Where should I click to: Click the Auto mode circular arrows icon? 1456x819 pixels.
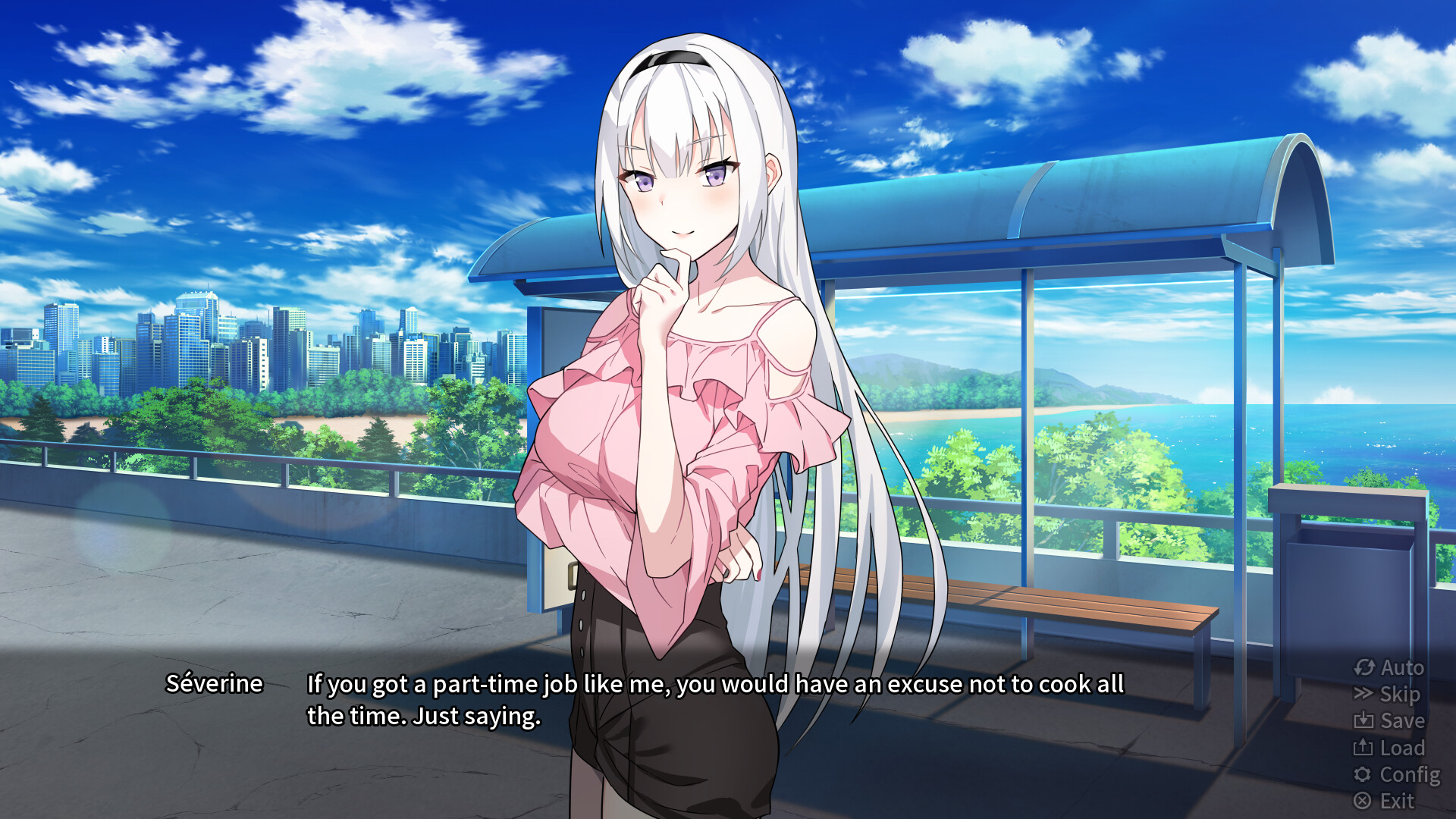coord(1365,668)
